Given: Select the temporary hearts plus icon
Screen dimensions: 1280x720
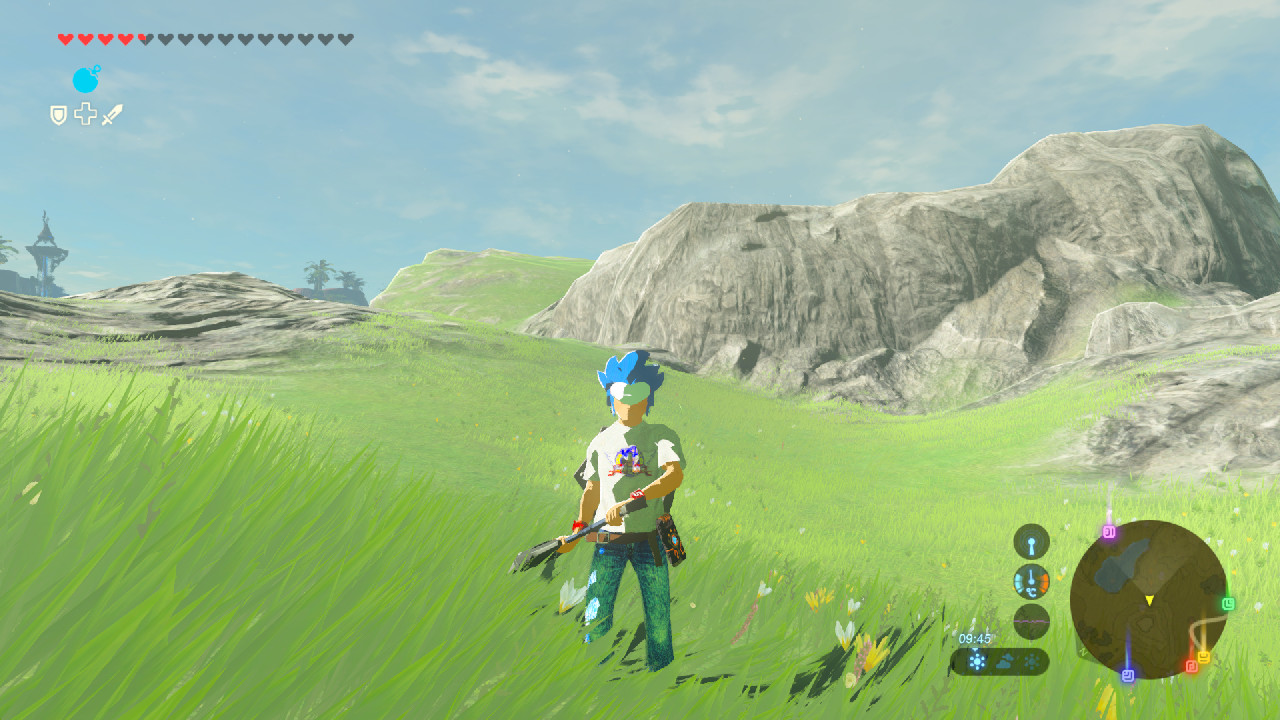Looking at the screenshot, I should [x=86, y=114].
